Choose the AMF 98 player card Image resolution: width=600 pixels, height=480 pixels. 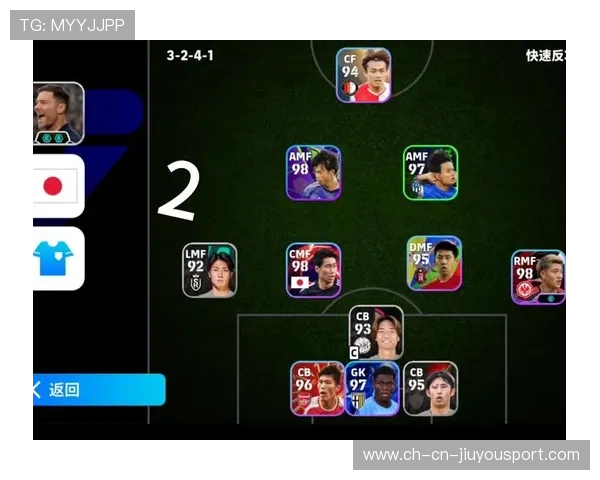[x=313, y=173]
